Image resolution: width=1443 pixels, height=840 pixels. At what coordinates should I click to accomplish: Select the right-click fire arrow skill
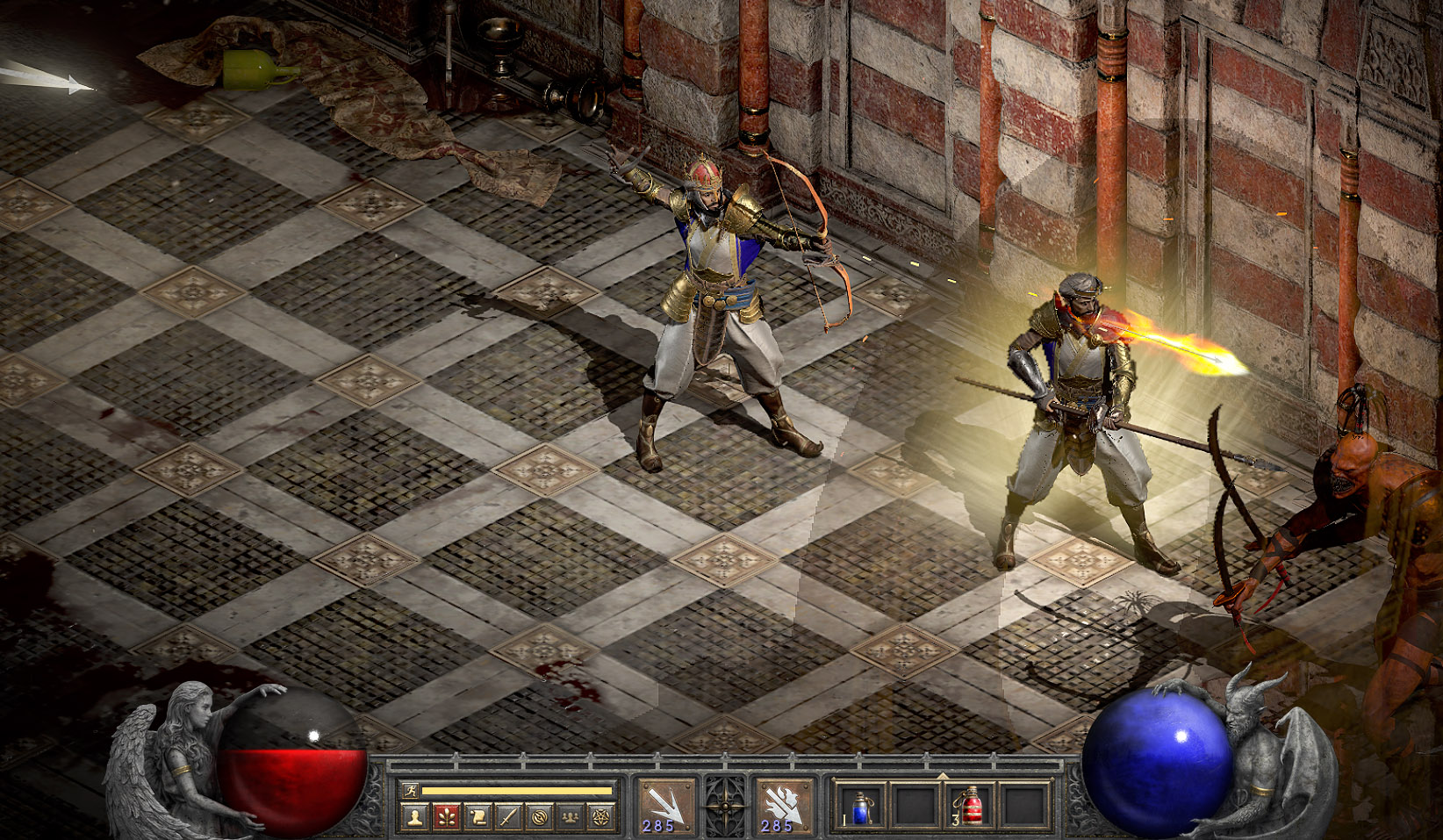tap(783, 805)
